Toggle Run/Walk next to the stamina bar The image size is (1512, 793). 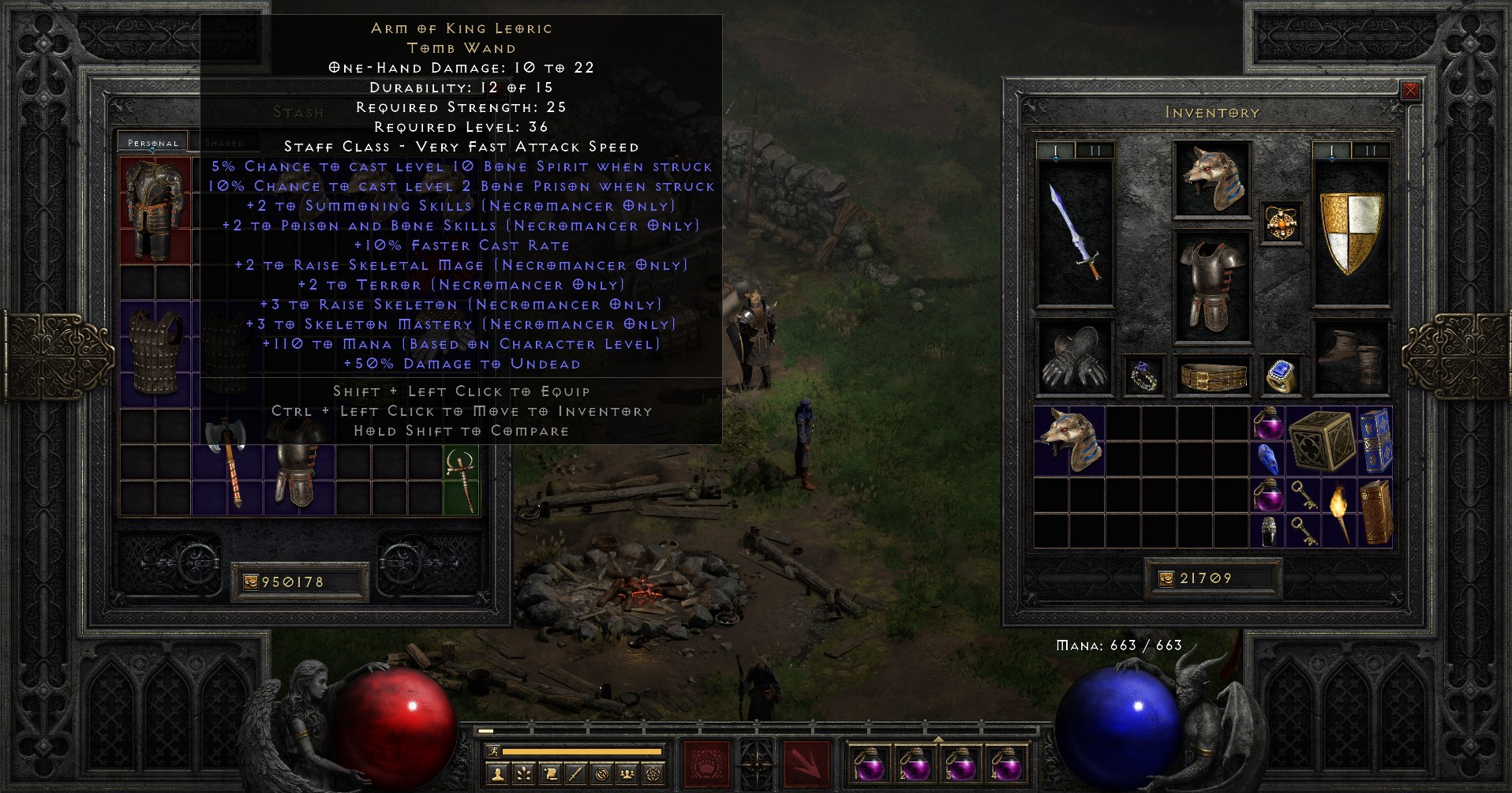[492, 750]
